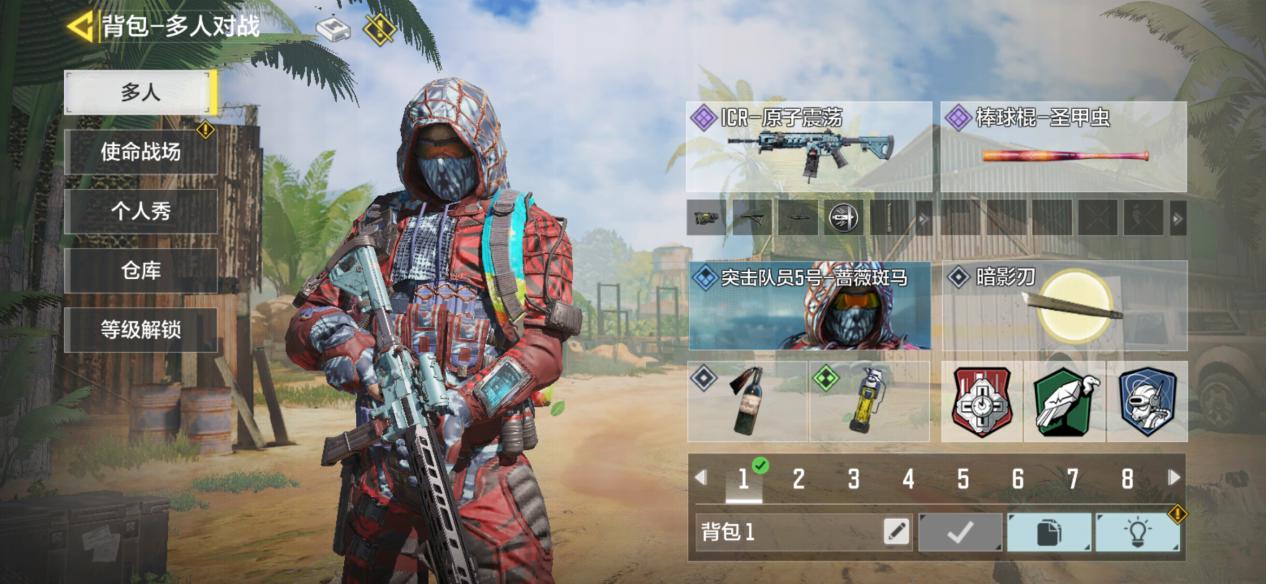1266x584 pixels.
Task: Open the lightbulb recommendation button
Action: [1137, 532]
